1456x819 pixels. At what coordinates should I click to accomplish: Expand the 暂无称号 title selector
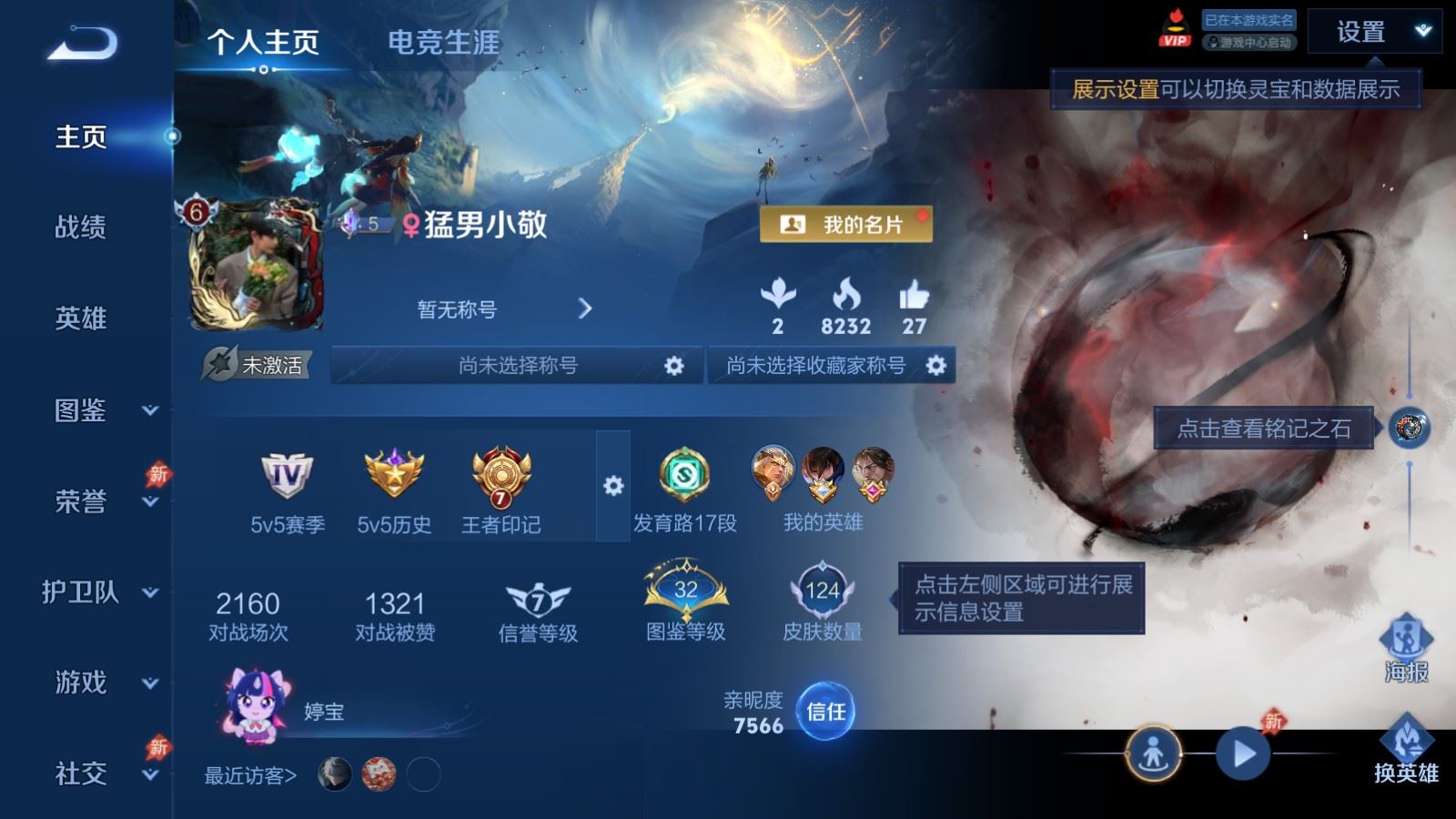(587, 308)
